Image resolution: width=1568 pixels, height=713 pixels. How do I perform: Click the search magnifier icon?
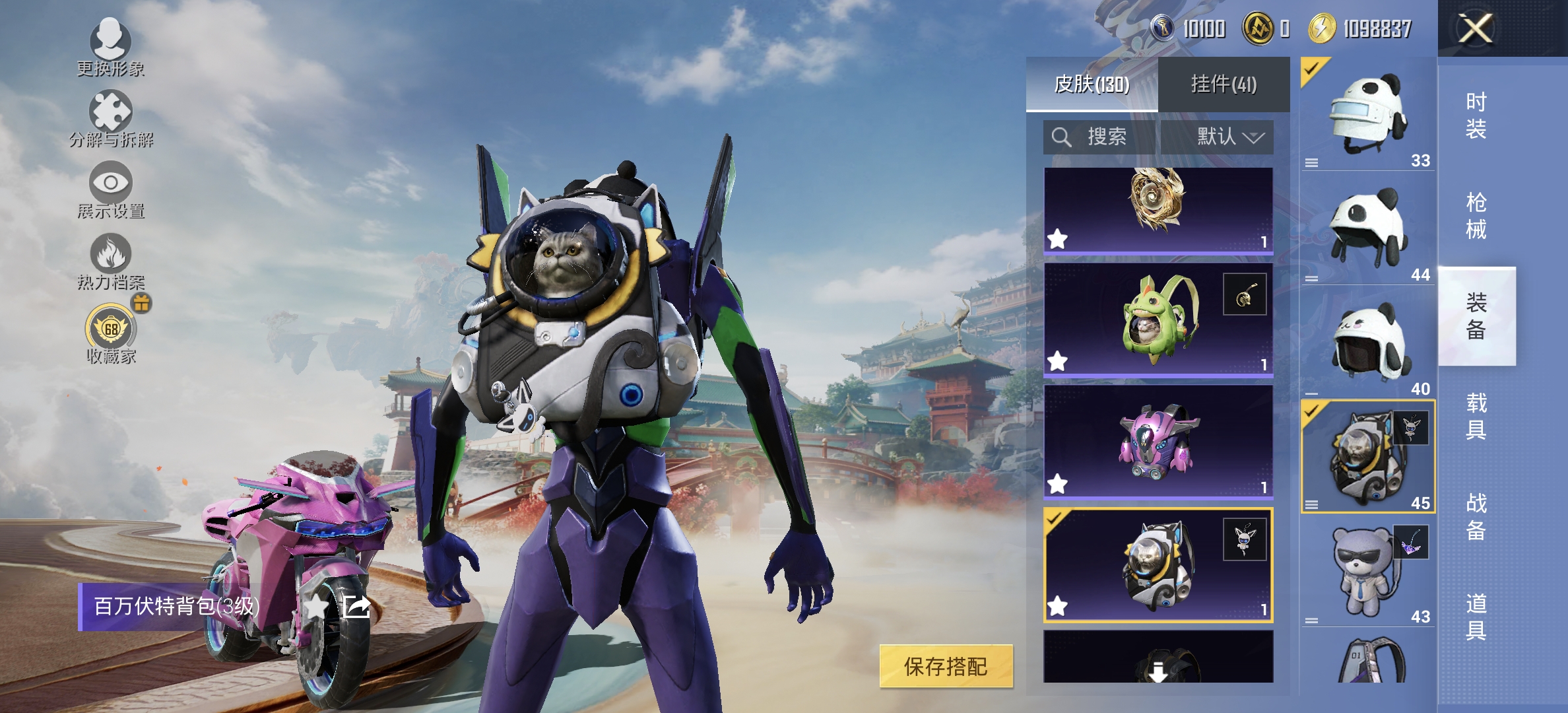click(1061, 137)
